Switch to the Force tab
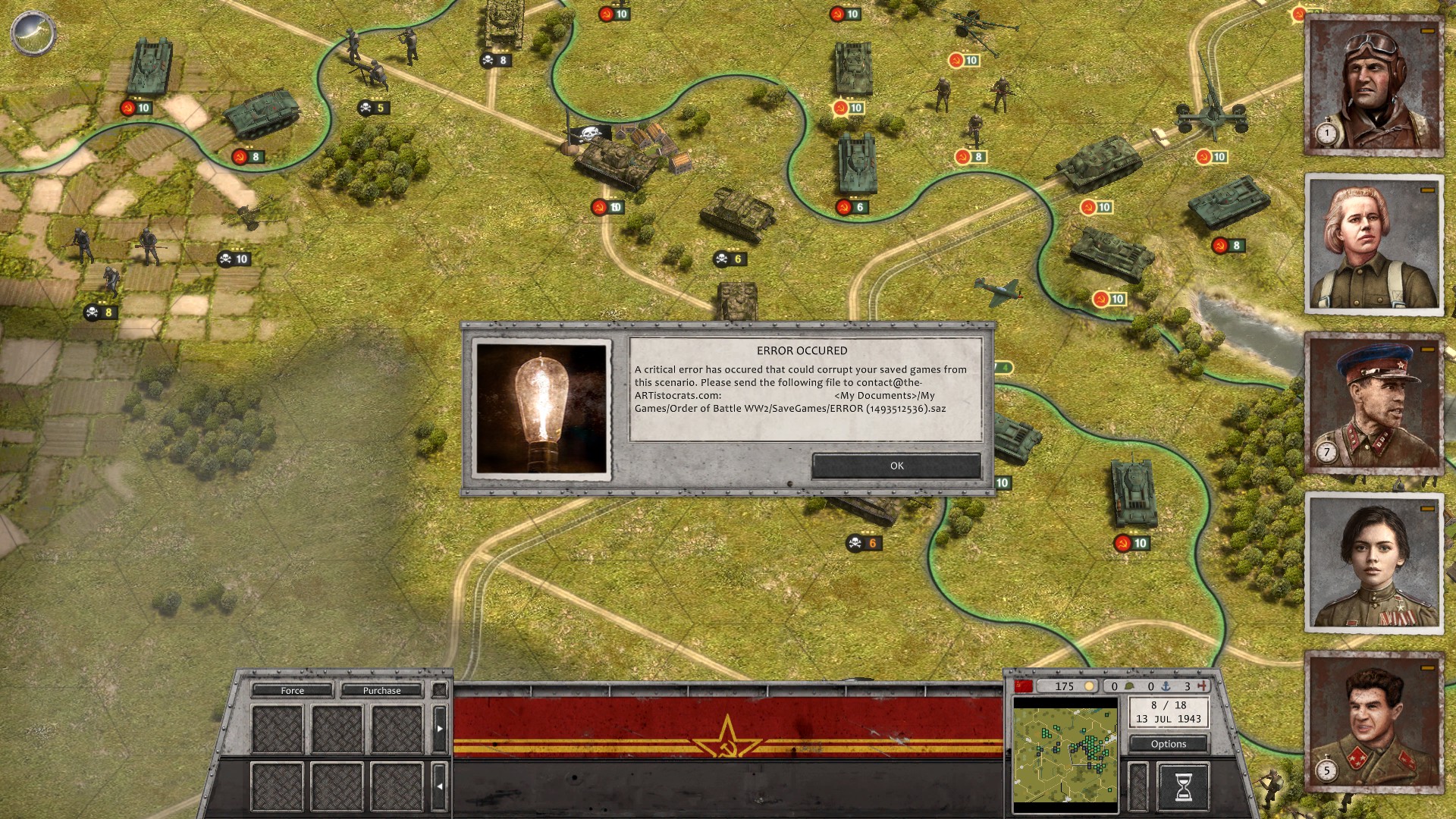1456x819 pixels. tap(292, 690)
